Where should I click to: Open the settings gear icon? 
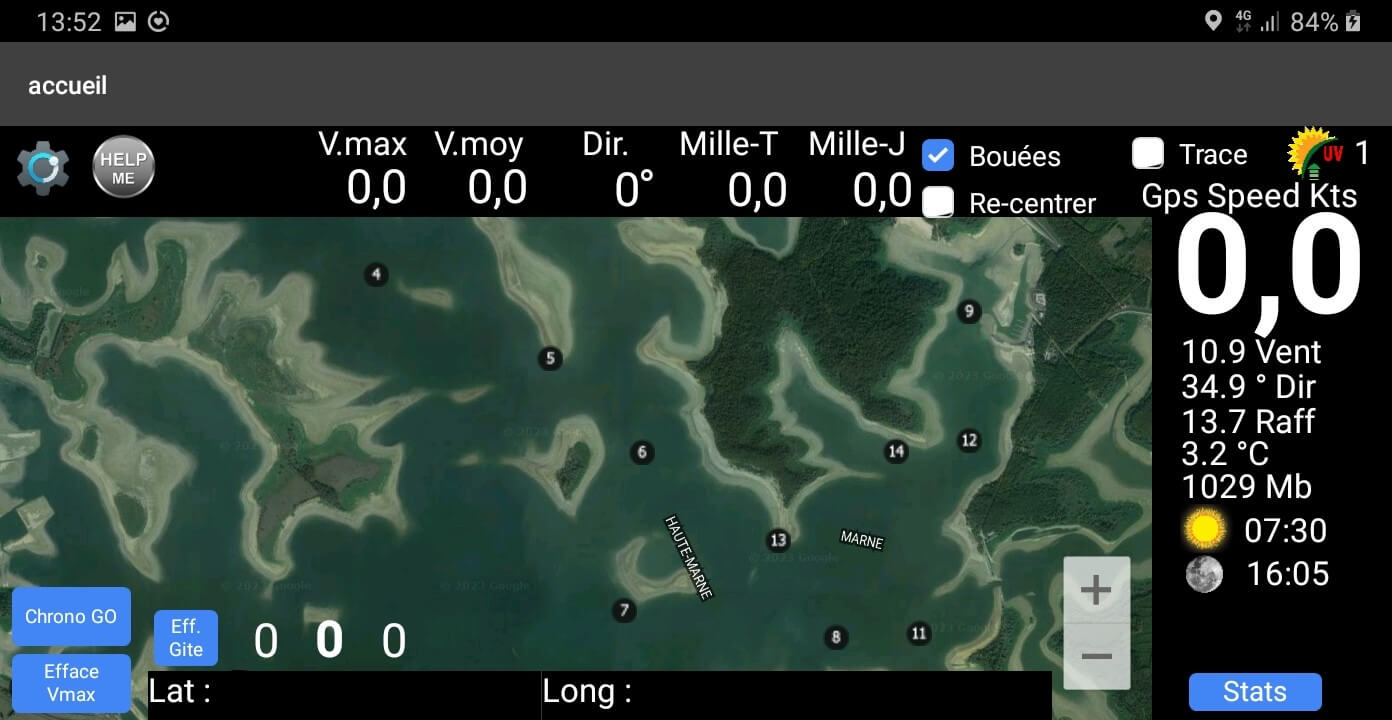(41, 166)
